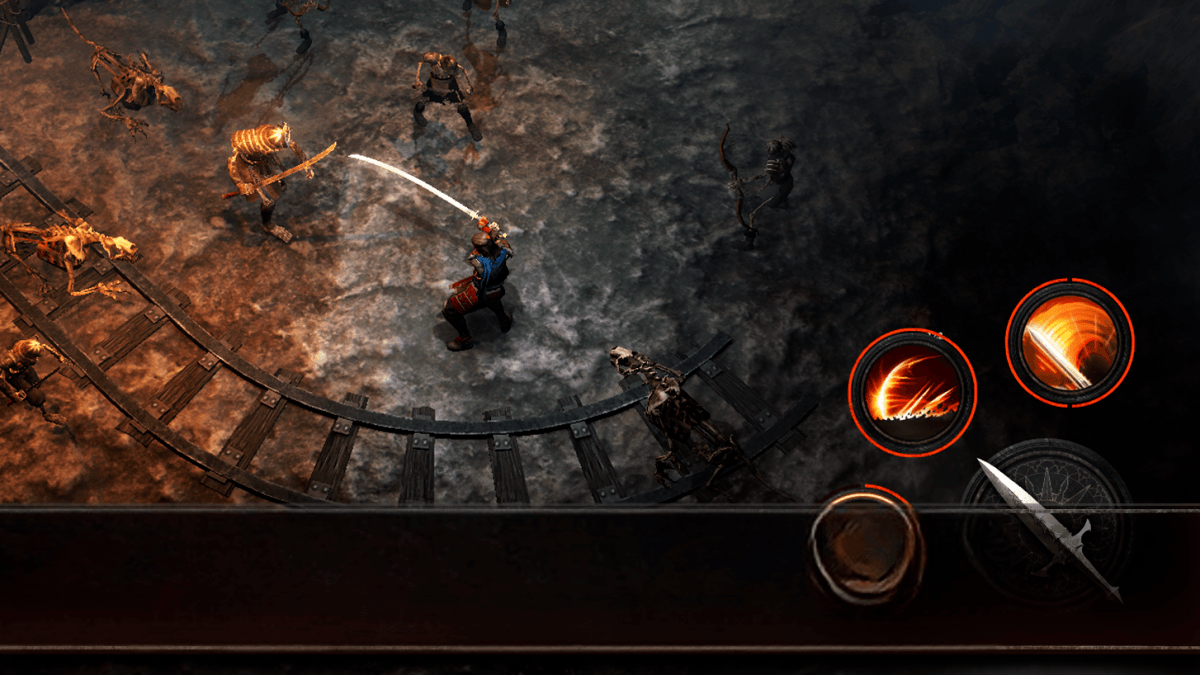Tap the sword basic attack button

tap(1046, 523)
